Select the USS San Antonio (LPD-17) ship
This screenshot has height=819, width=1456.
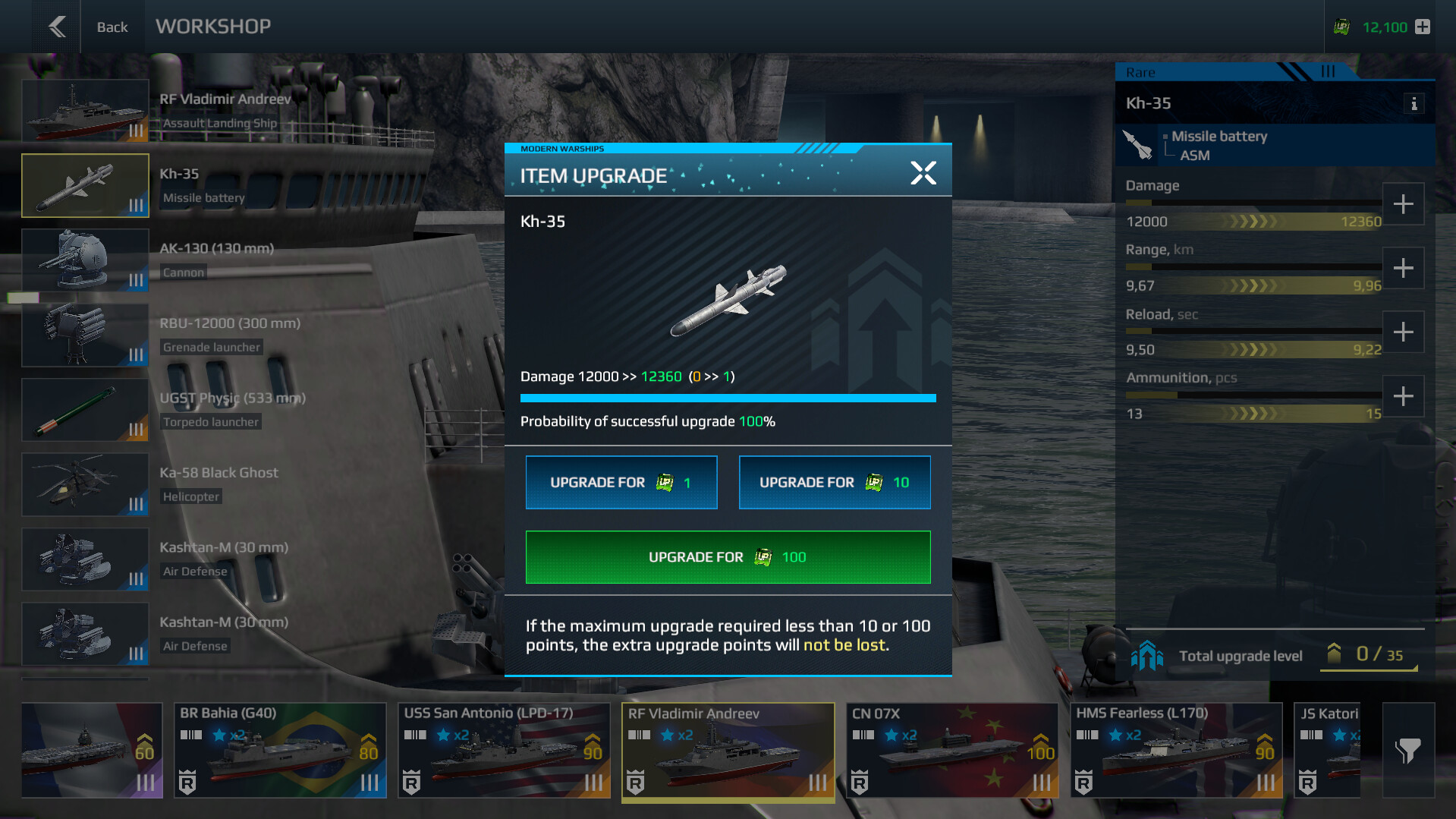[x=504, y=750]
